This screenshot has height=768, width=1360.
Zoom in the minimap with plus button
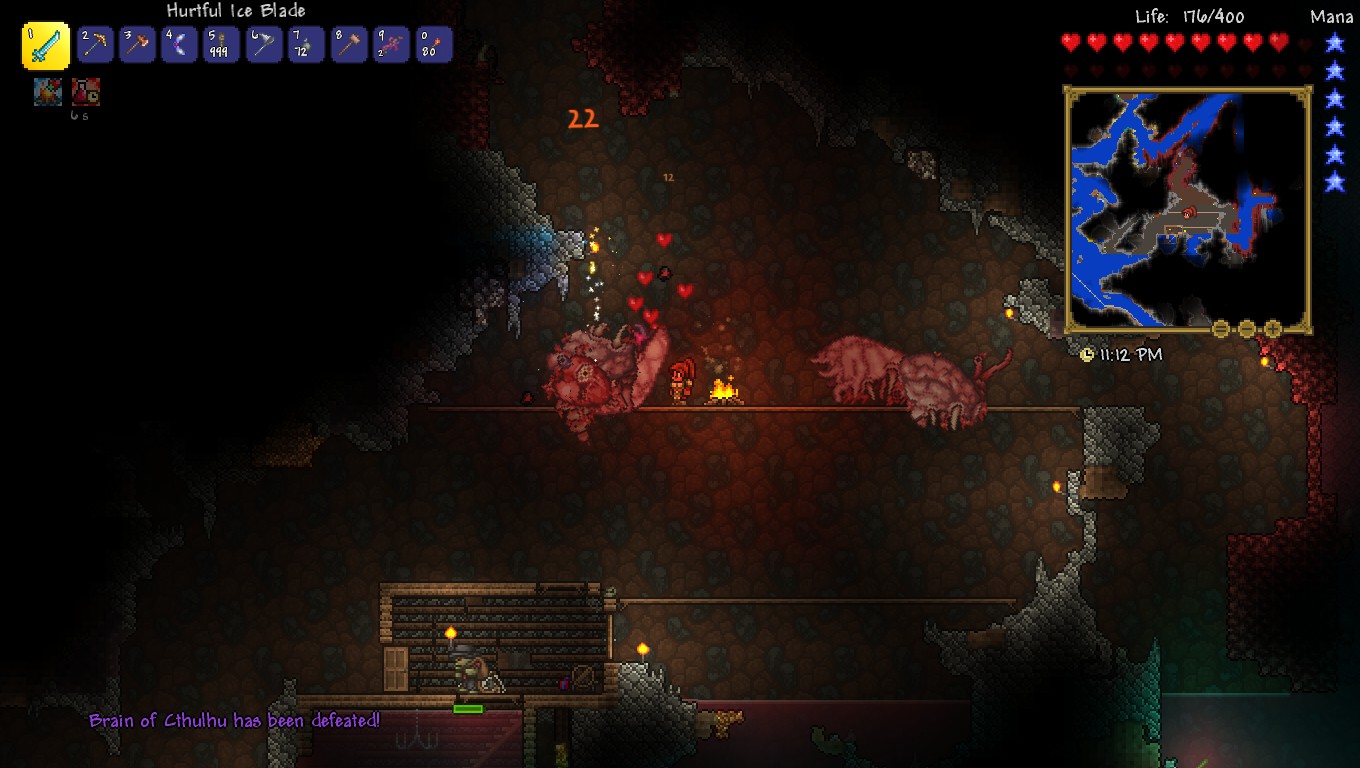click(x=1273, y=328)
